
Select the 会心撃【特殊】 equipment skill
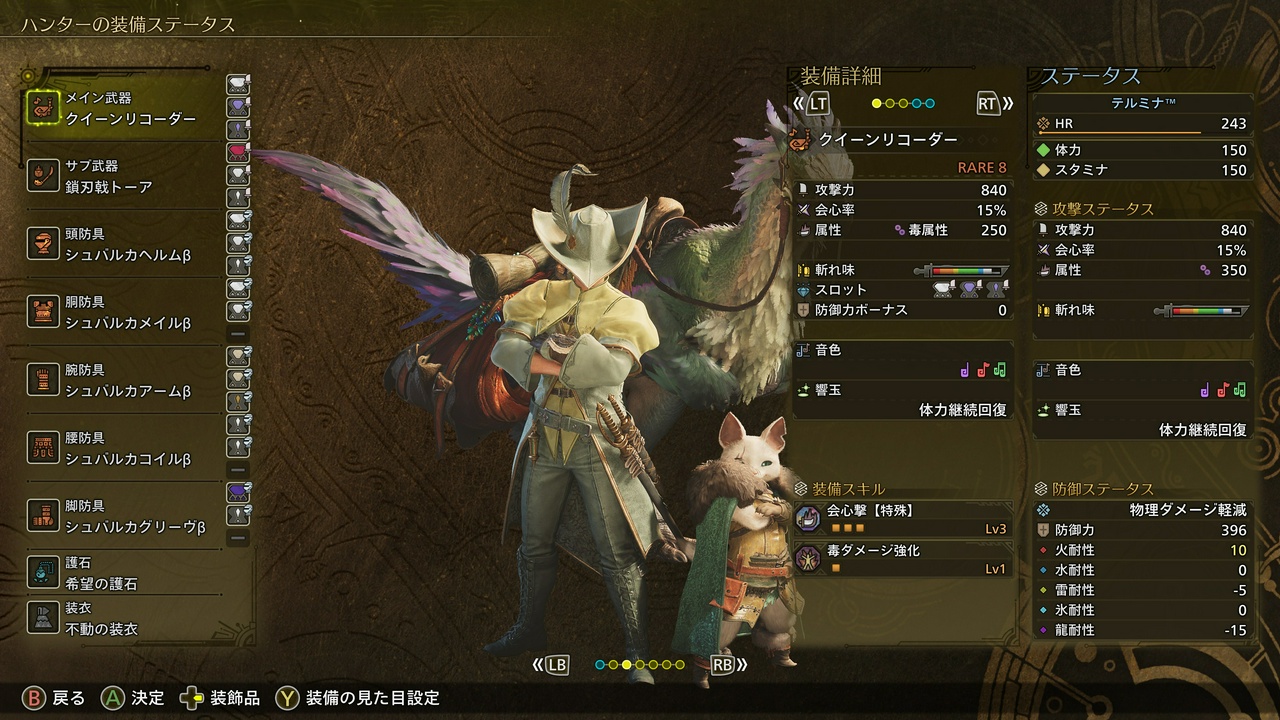point(902,519)
